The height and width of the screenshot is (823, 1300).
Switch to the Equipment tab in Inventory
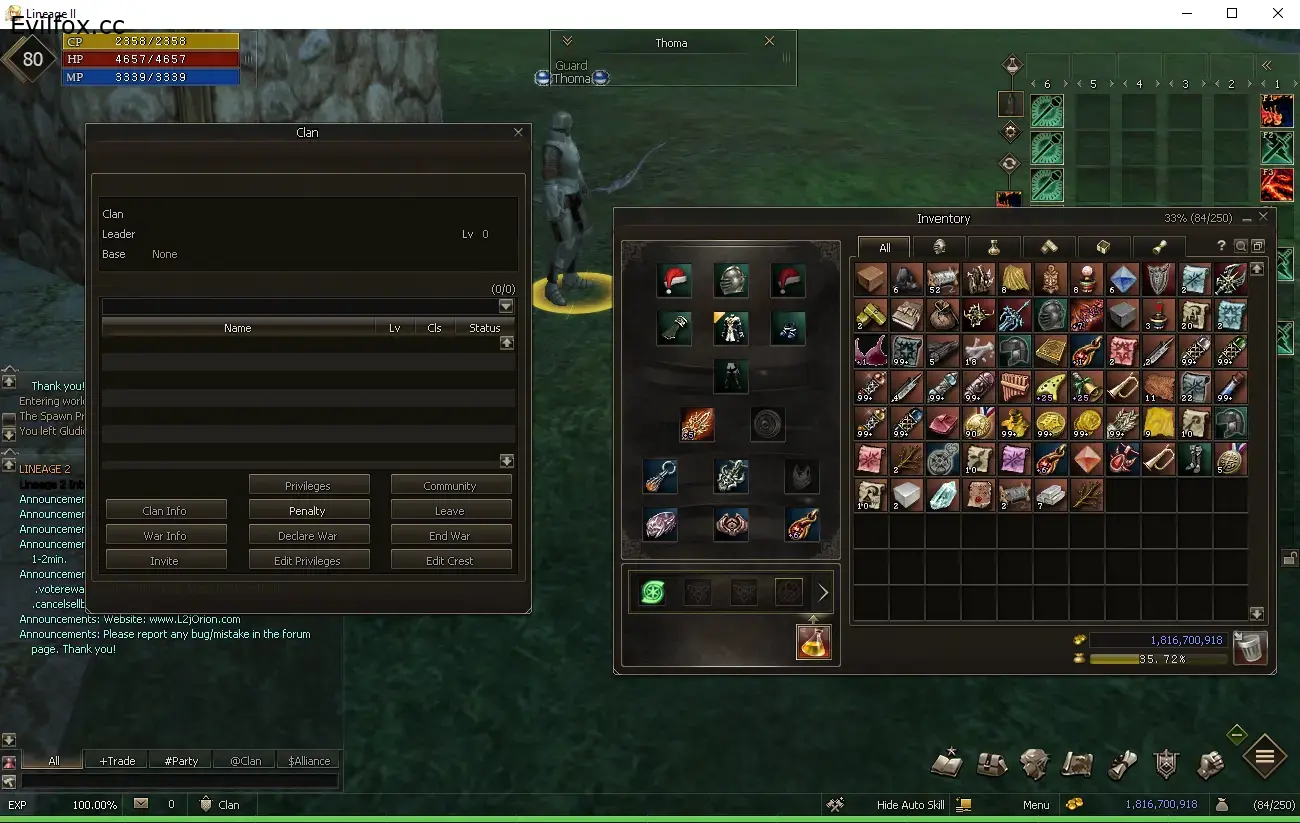(940, 247)
